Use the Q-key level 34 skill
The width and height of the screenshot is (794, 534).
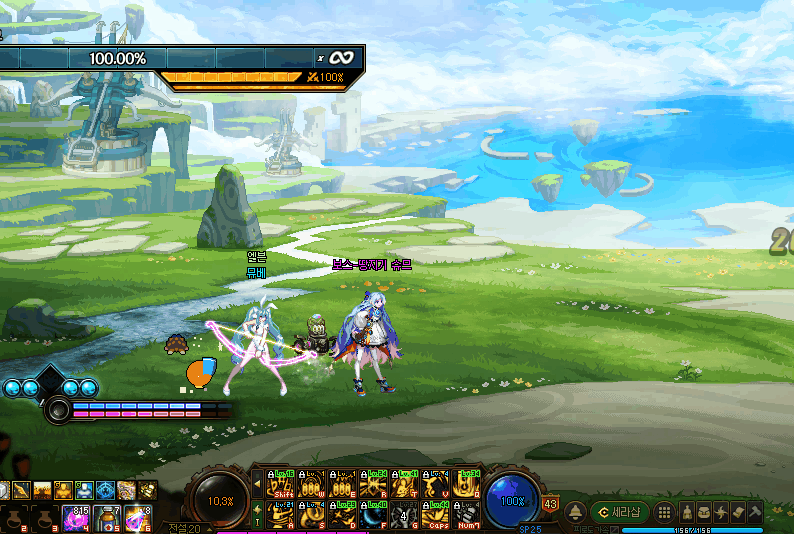[x=466, y=484]
